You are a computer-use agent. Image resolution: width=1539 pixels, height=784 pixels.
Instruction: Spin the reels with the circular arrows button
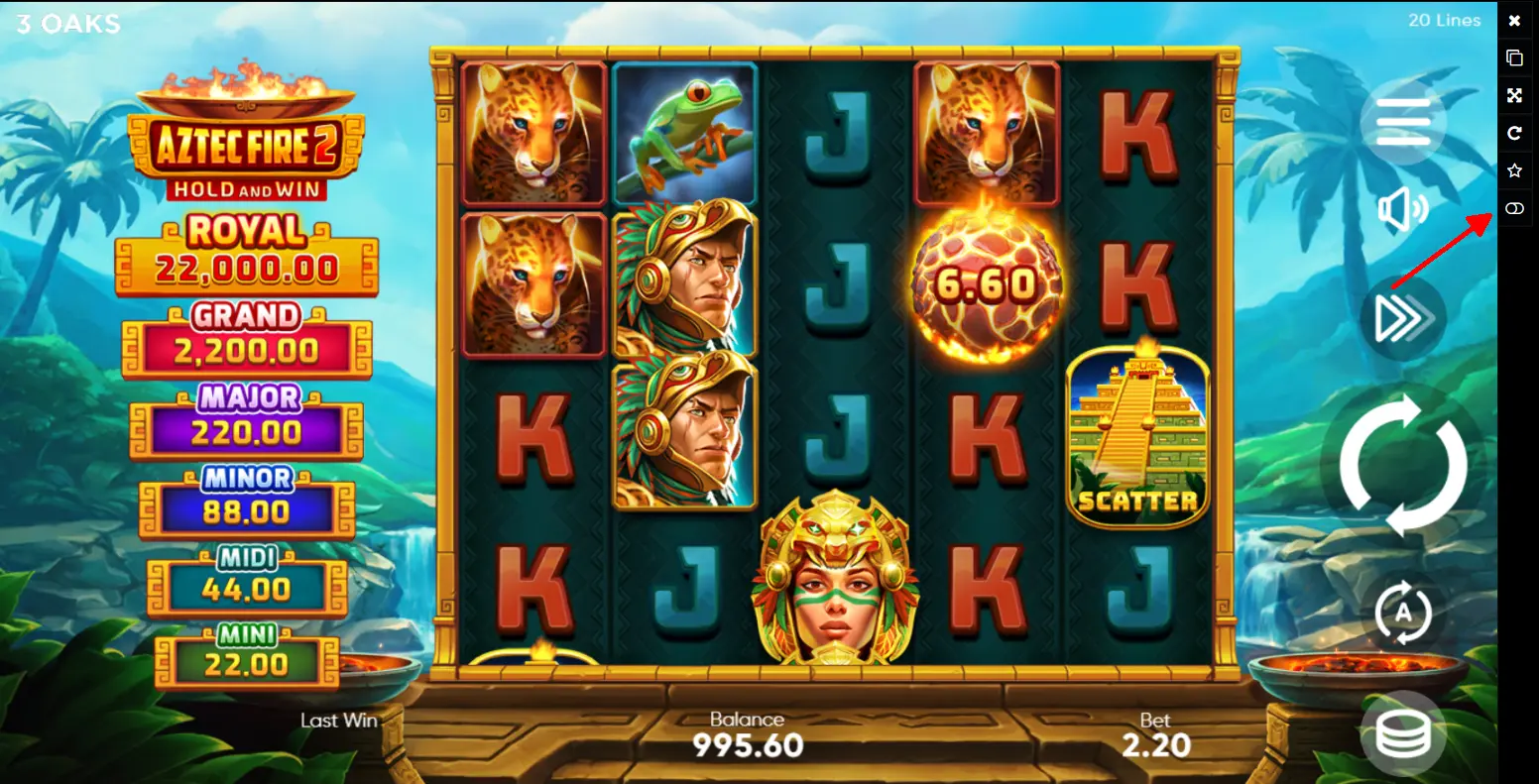click(x=1402, y=464)
